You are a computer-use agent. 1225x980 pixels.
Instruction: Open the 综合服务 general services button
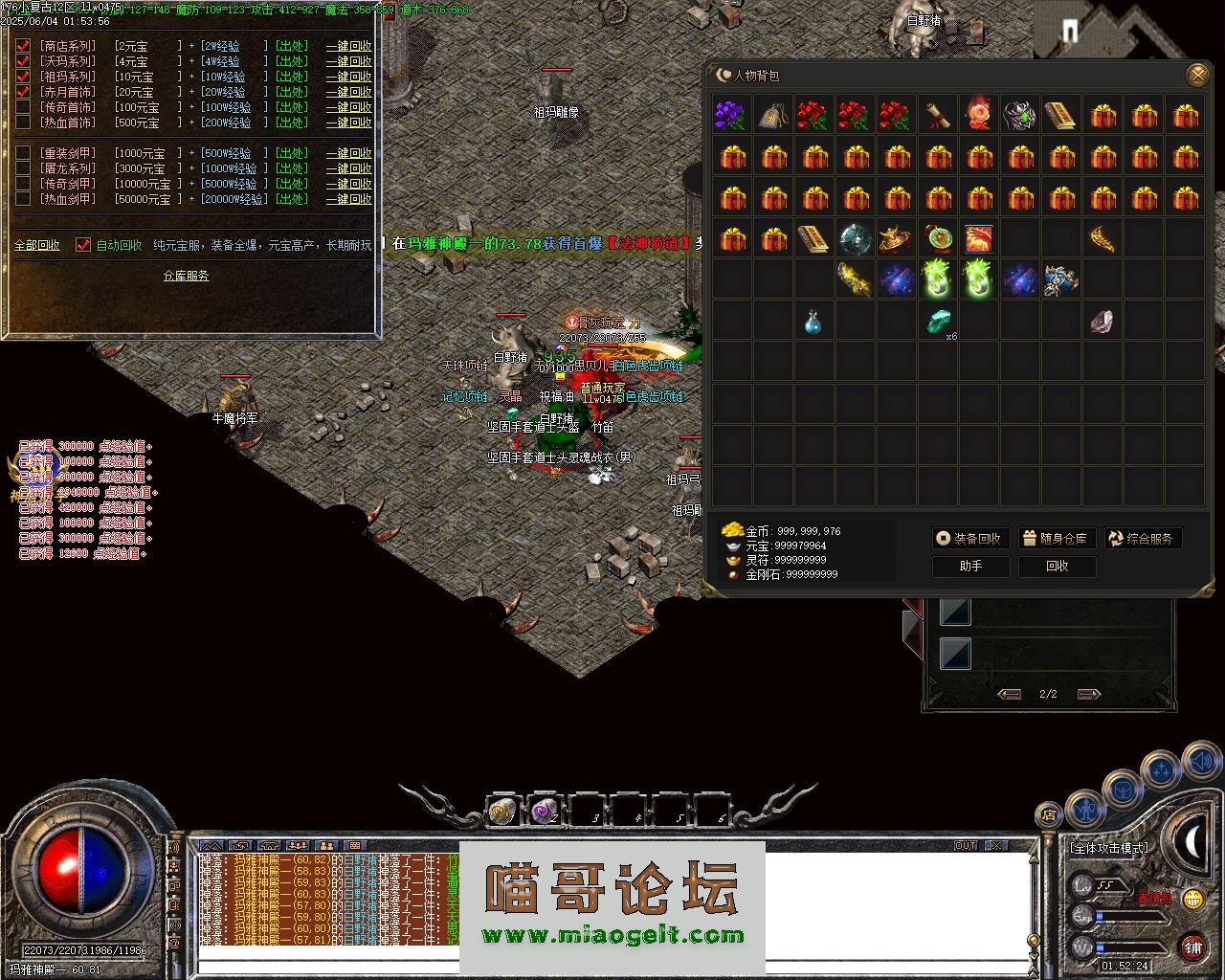[1143, 539]
